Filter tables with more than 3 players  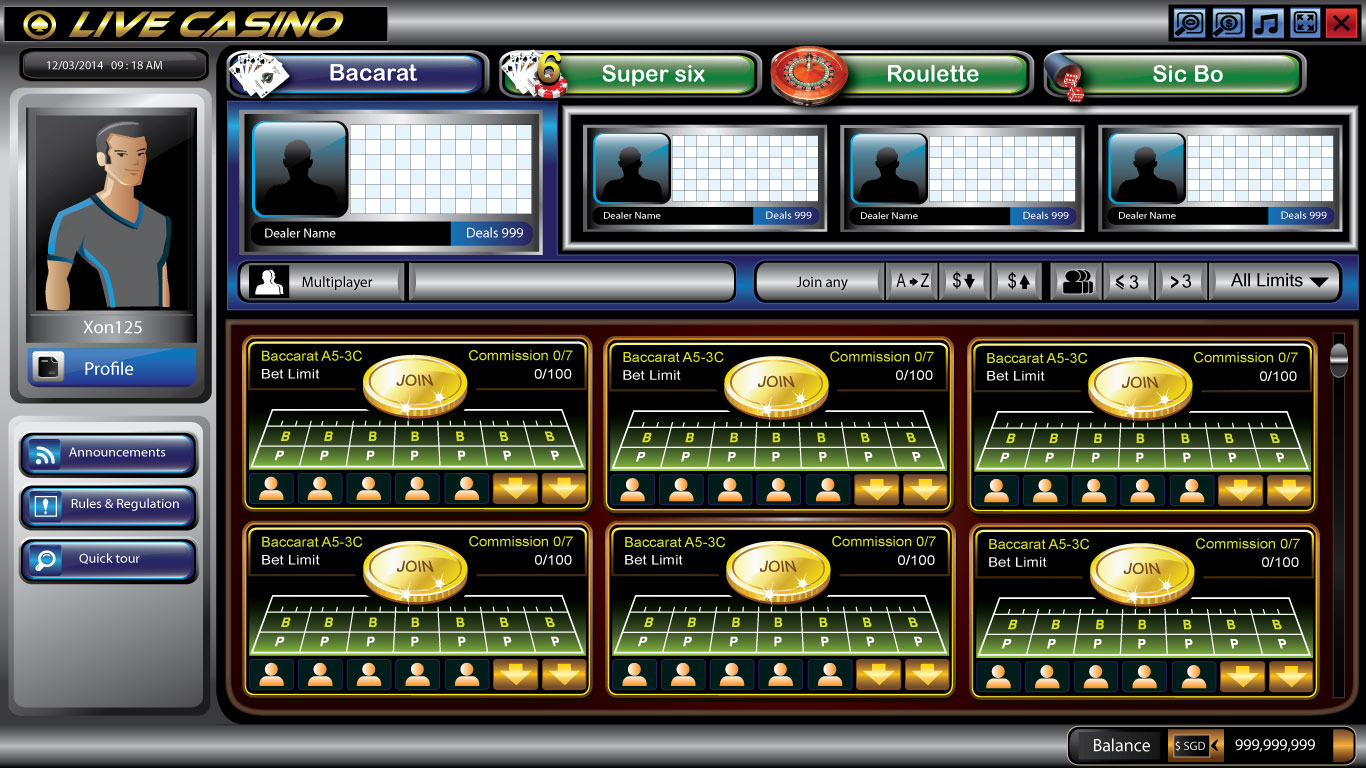(1180, 282)
